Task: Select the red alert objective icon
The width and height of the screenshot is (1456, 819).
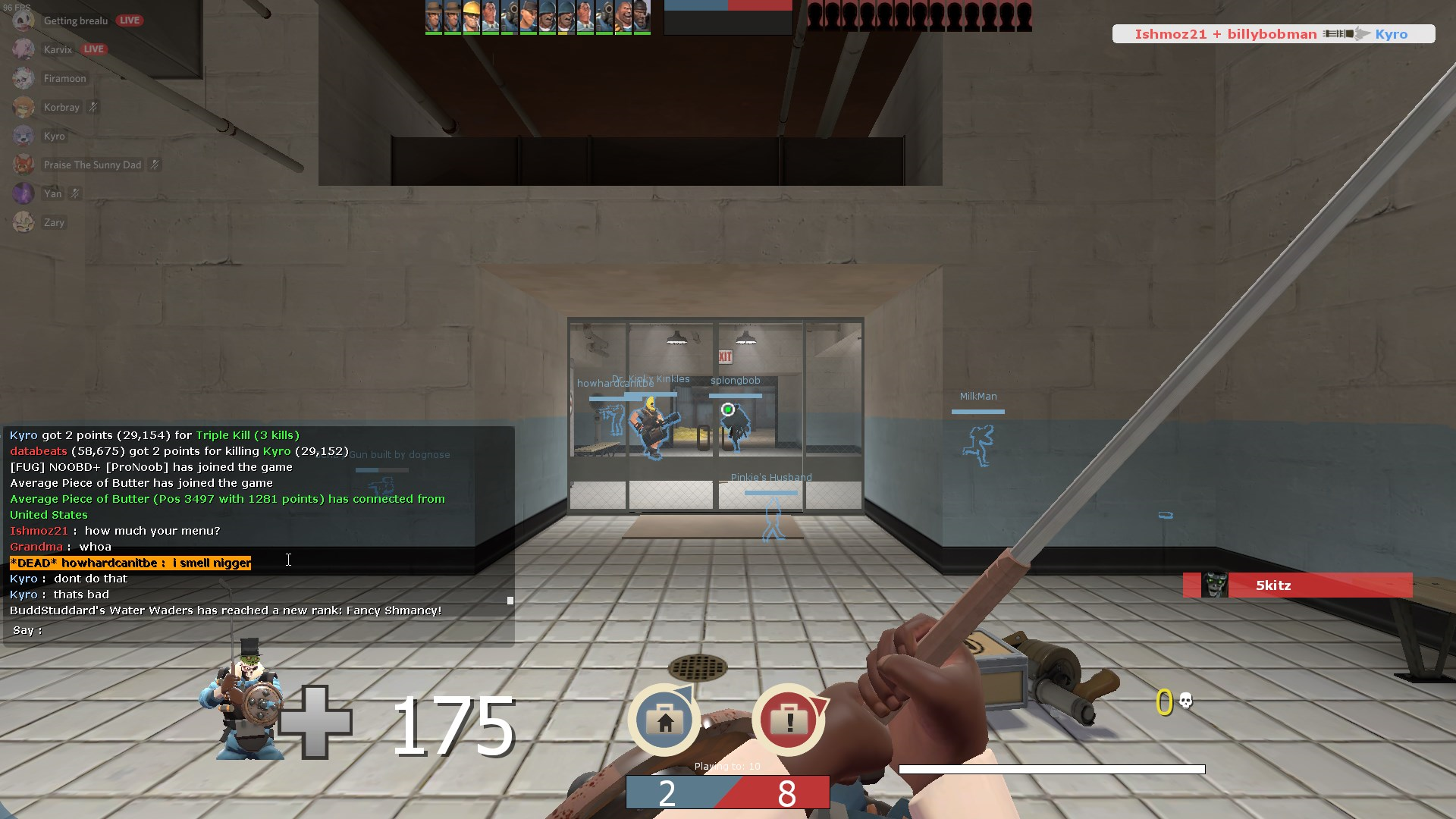Action: pyautogui.click(x=789, y=720)
